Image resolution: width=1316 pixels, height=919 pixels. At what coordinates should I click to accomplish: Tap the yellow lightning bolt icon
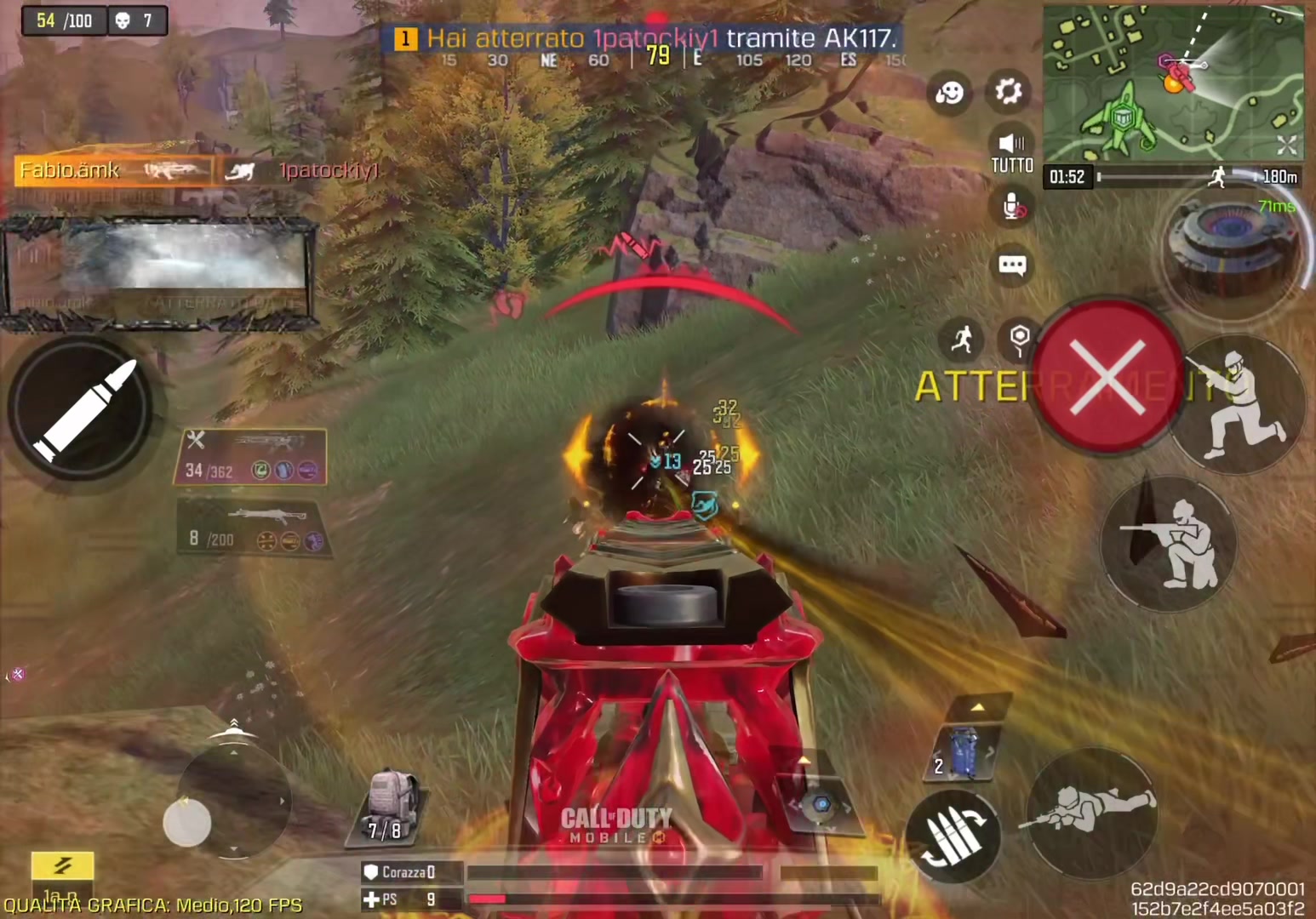(62, 865)
